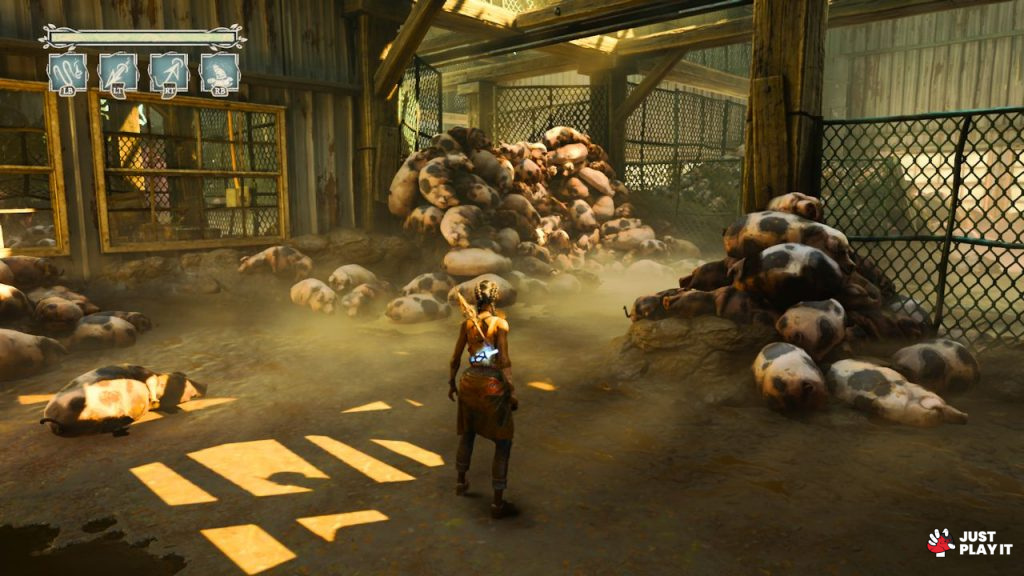Trigger the beehive ability icon
This screenshot has height=576, width=1024.
coord(219,72)
